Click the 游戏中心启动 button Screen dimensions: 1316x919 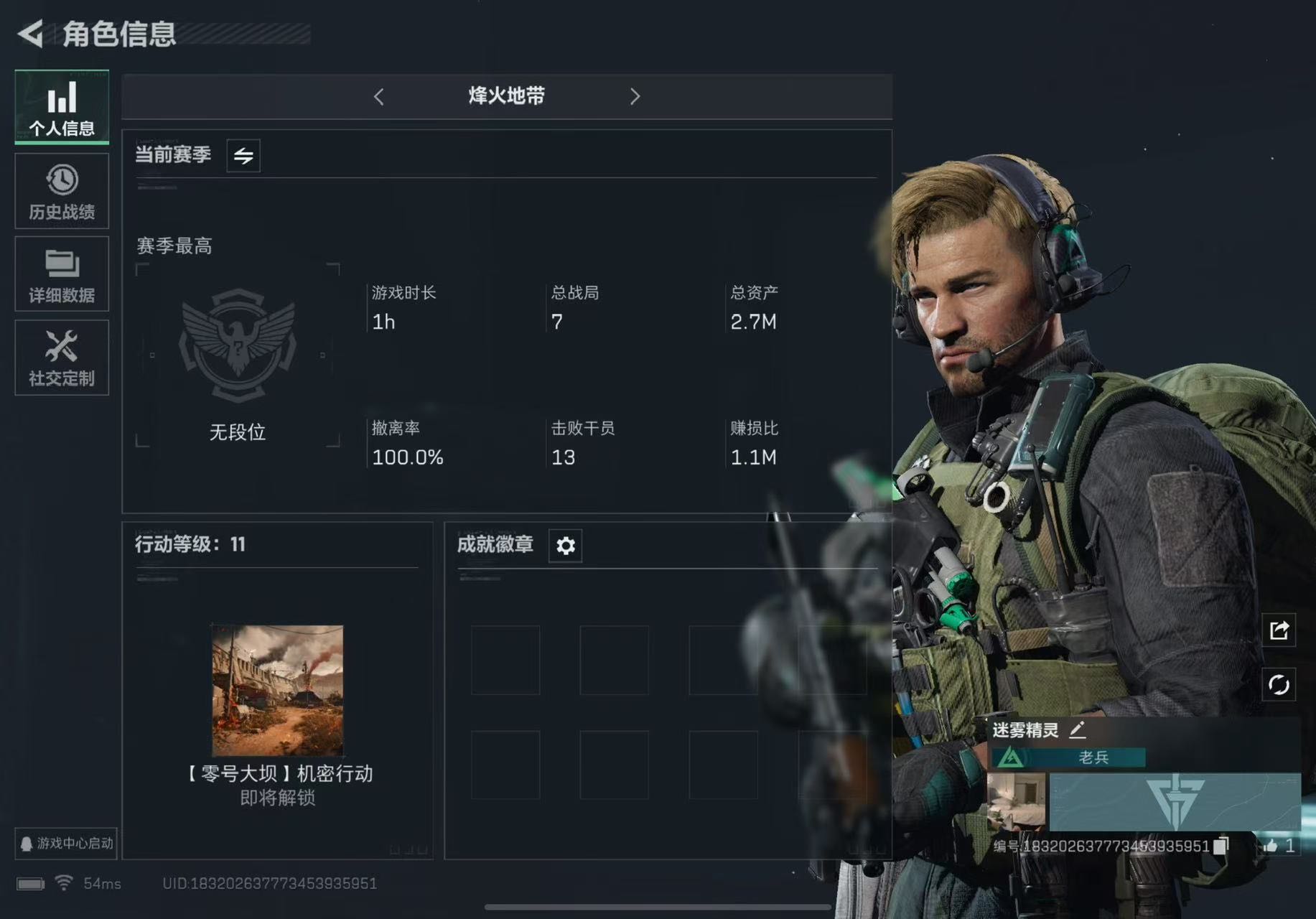[x=65, y=843]
